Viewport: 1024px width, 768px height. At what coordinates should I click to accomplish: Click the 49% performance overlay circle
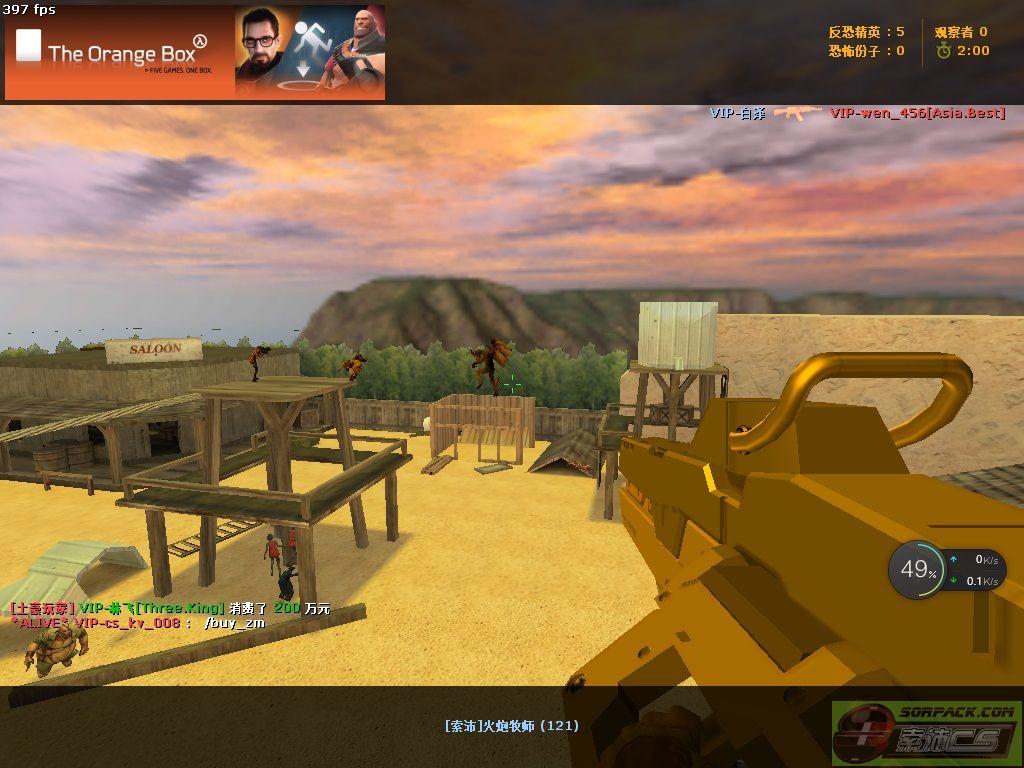[916, 571]
